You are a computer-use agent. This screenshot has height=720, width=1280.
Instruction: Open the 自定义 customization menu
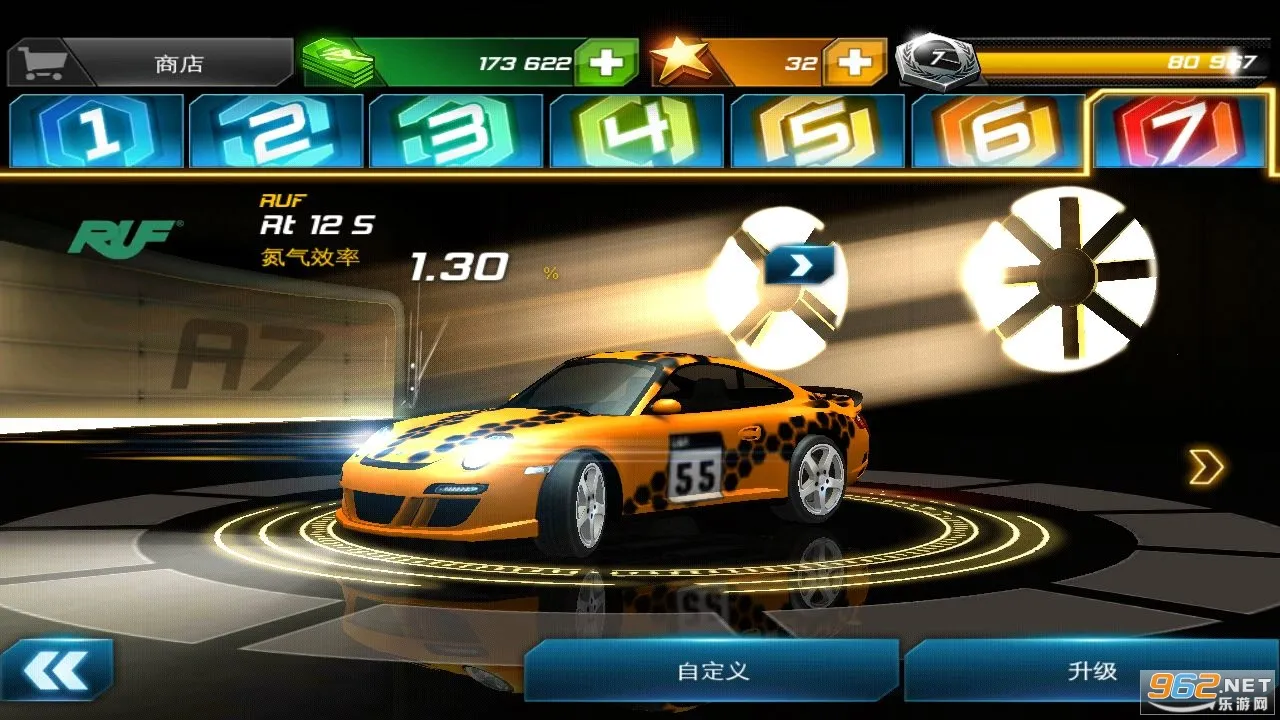(714, 672)
